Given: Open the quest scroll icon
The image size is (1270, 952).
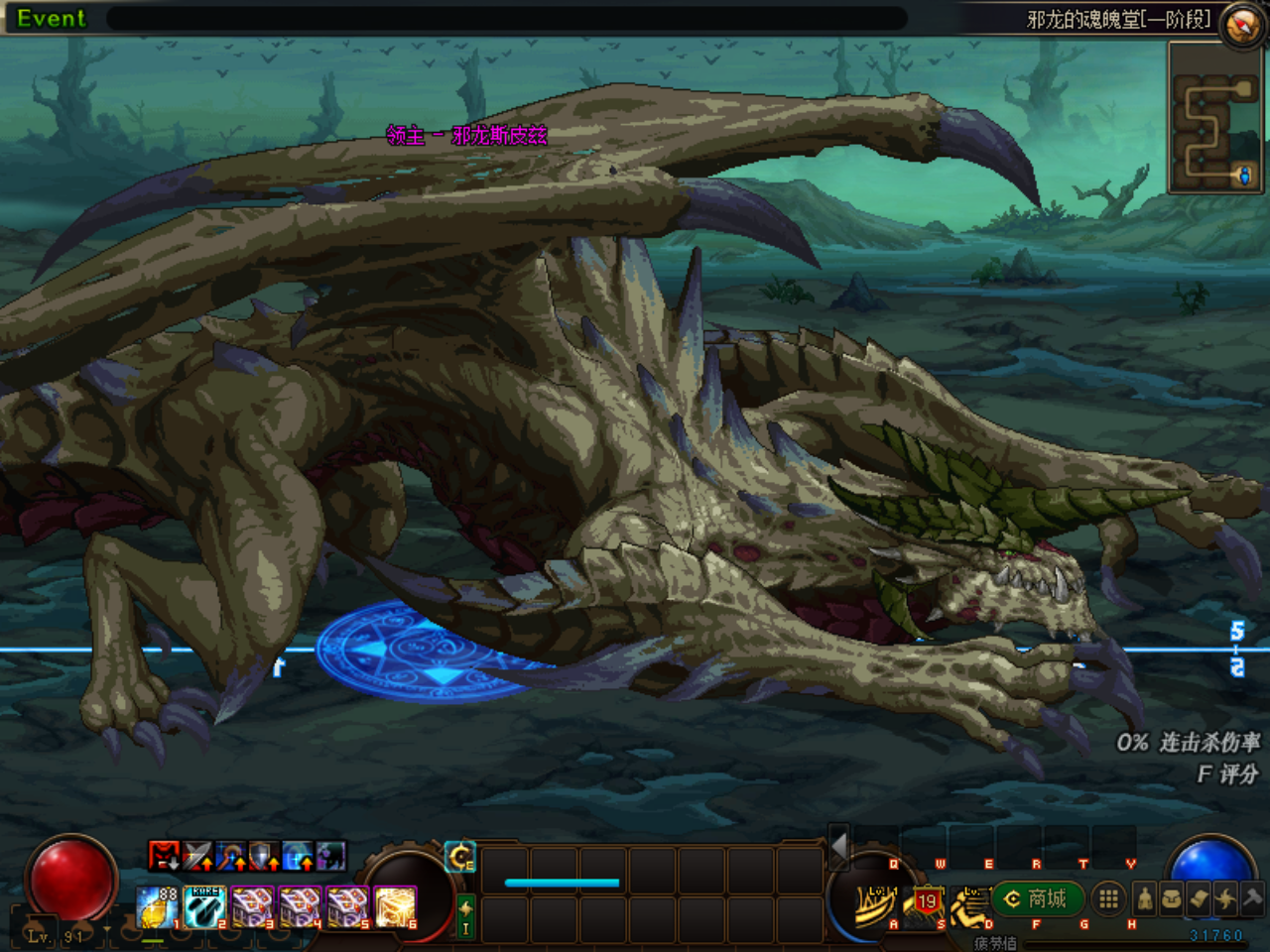Looking at the screenshot, I should 1199,899.
